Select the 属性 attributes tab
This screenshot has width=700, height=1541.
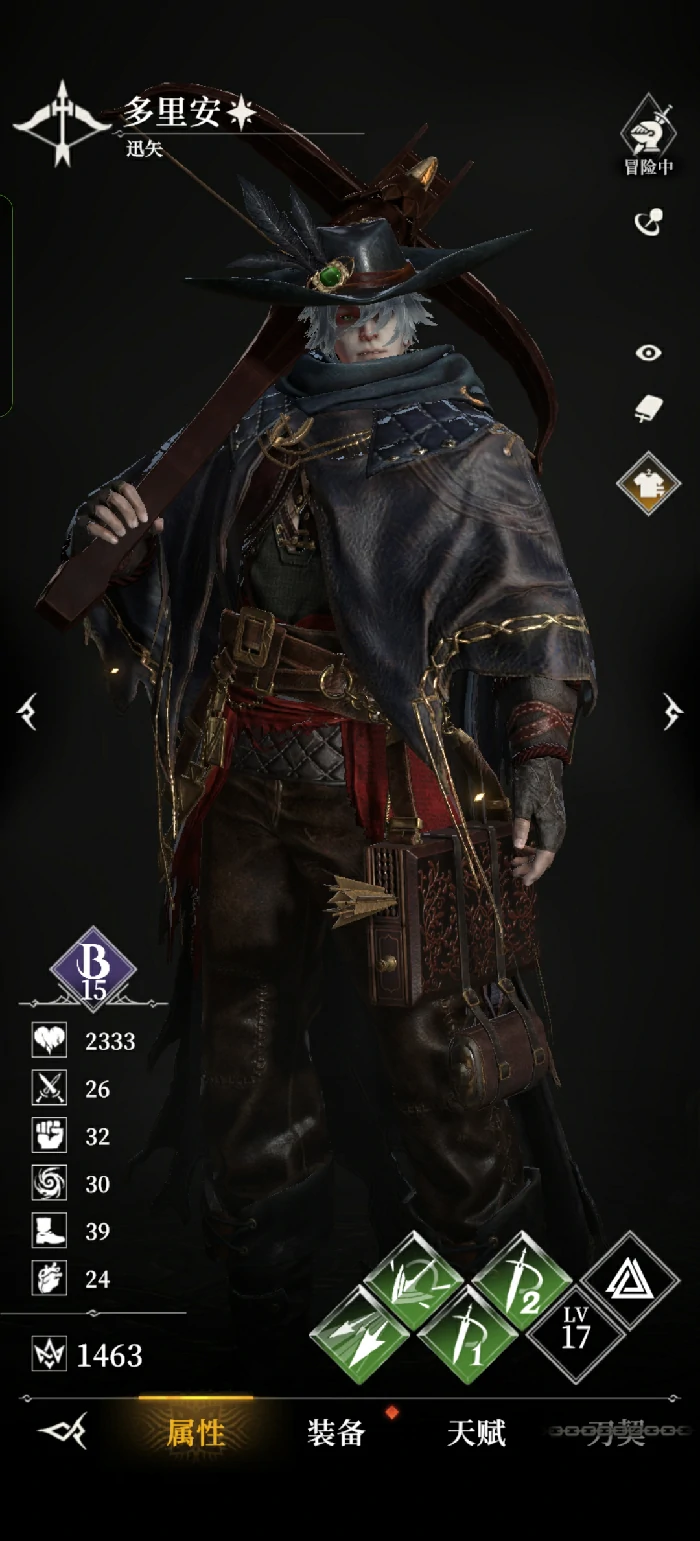[196, 1433]
